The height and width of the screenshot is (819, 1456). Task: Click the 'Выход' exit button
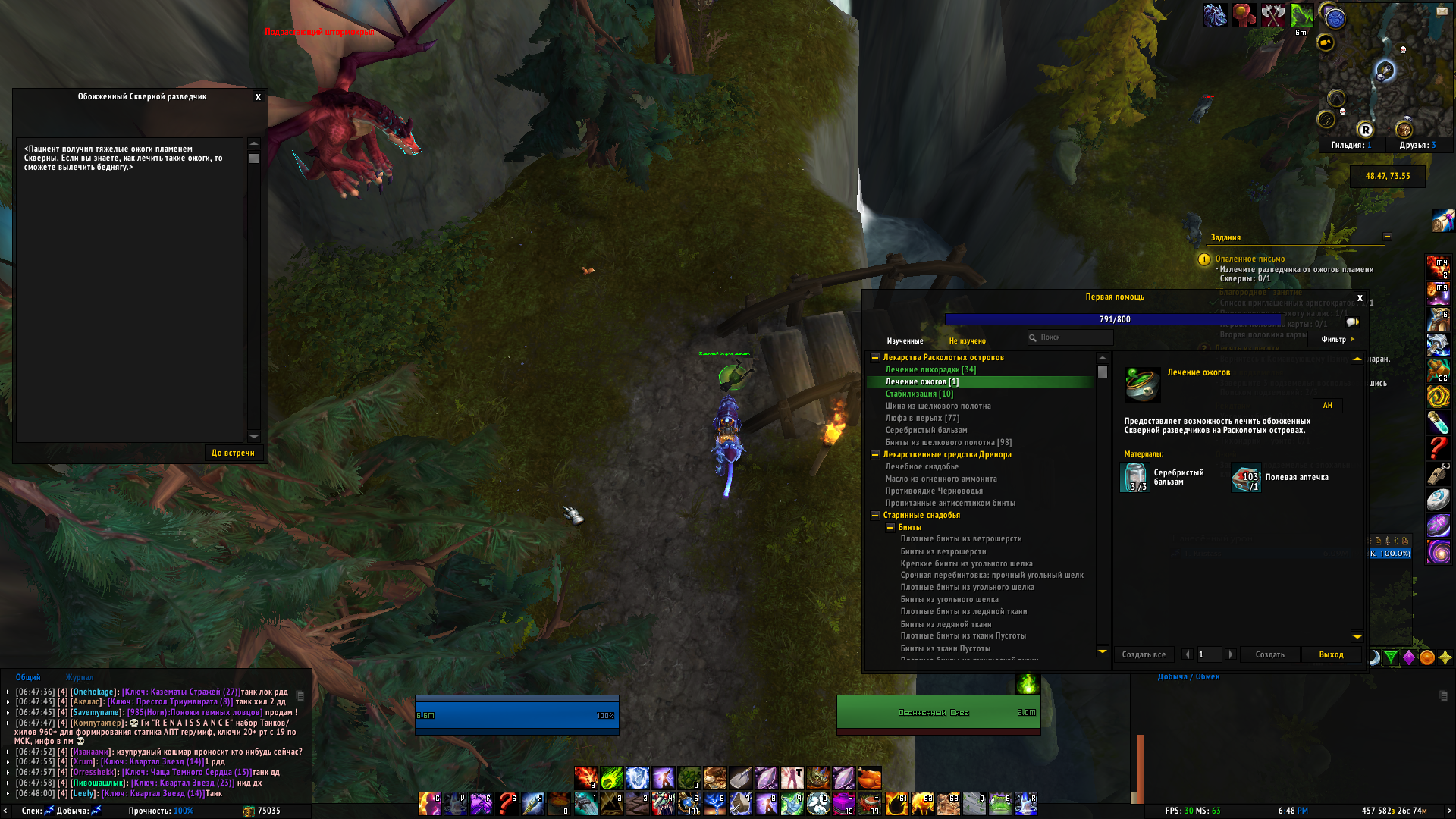point(1331,654)
